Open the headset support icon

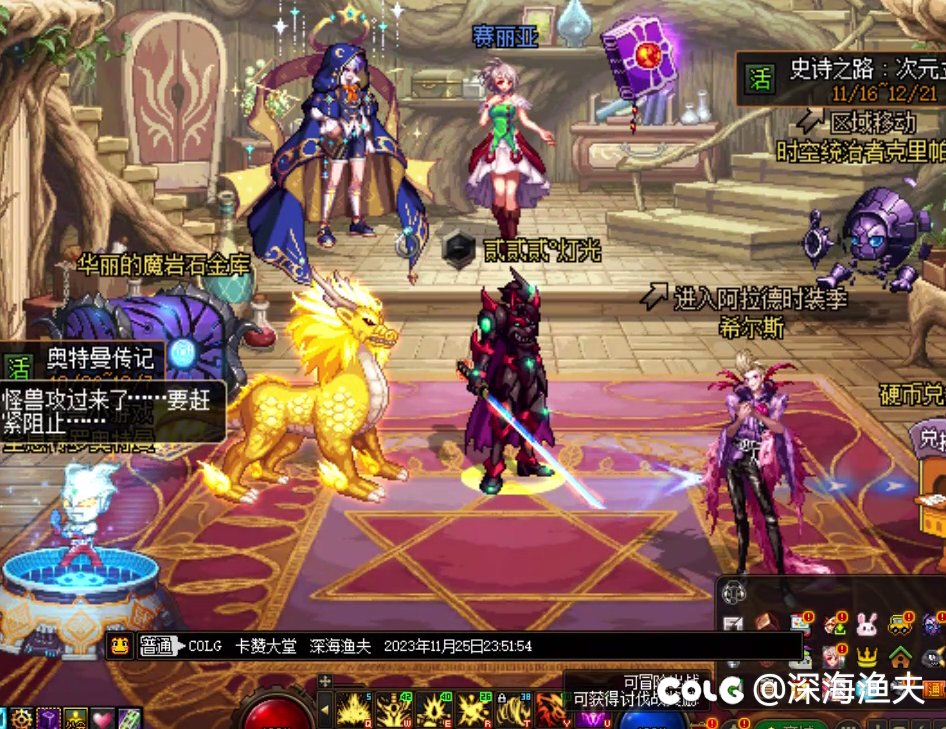click(734, 592)
